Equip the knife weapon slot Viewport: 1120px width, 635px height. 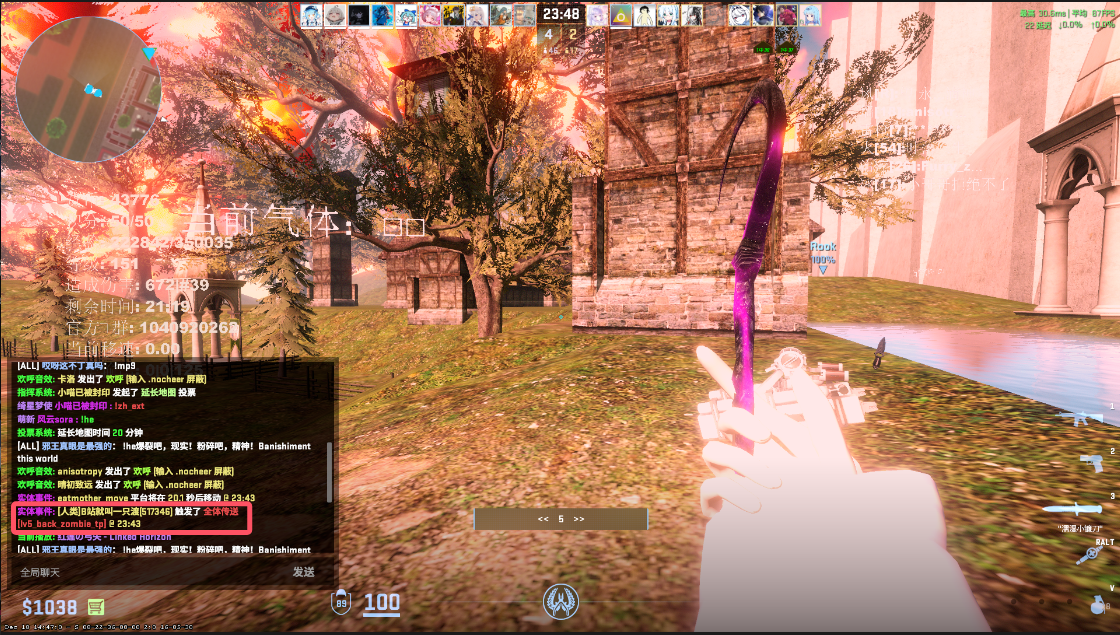click(1078, 509)
